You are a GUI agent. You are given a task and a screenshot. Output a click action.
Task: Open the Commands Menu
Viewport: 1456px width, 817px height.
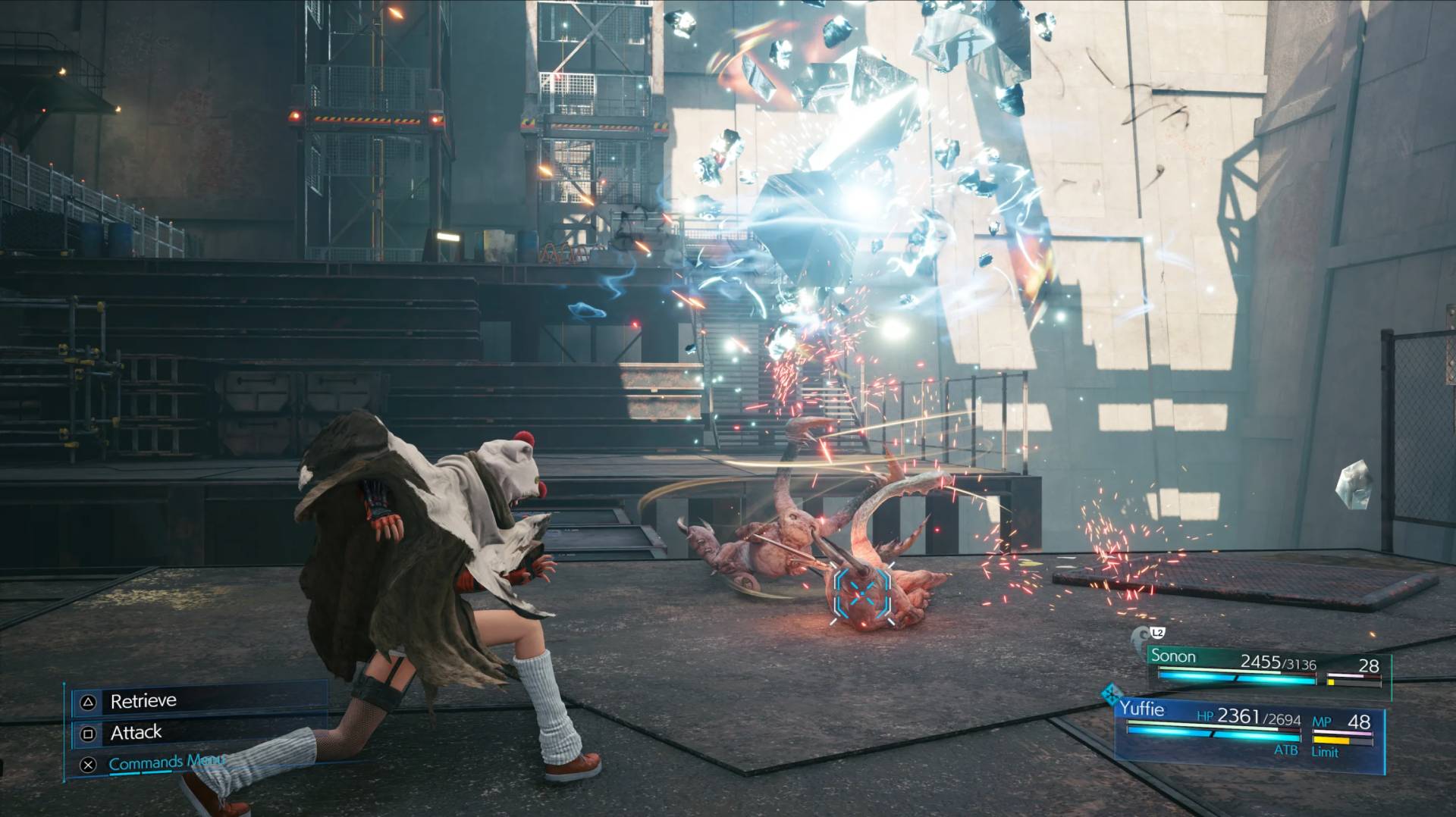click(167, 762)
